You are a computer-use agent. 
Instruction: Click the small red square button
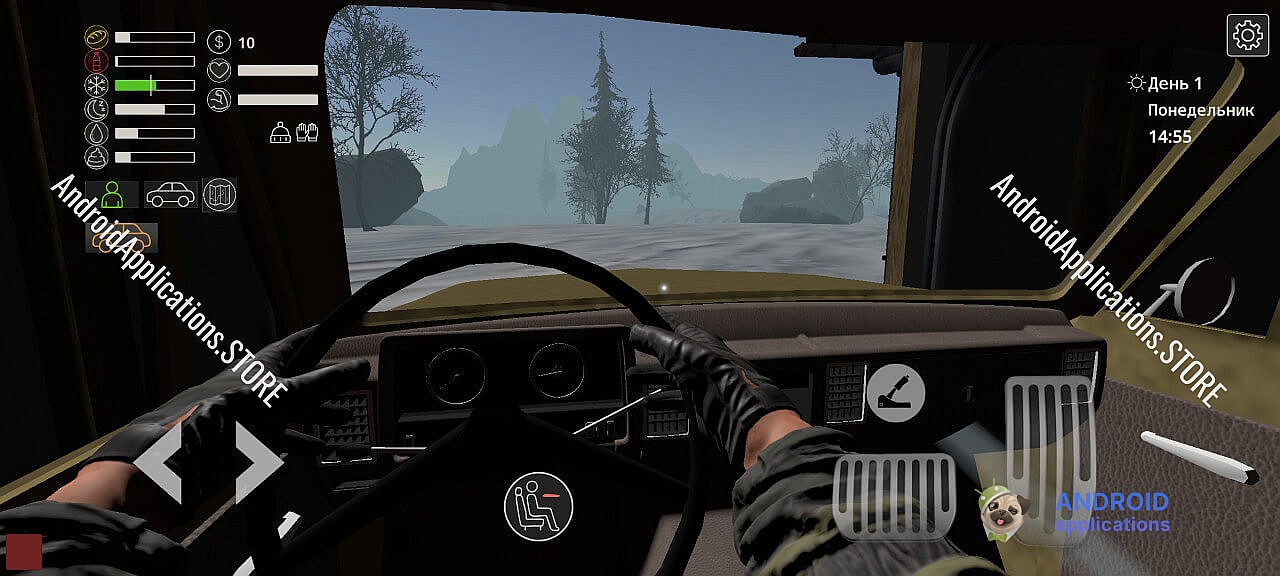pos(24,551)
